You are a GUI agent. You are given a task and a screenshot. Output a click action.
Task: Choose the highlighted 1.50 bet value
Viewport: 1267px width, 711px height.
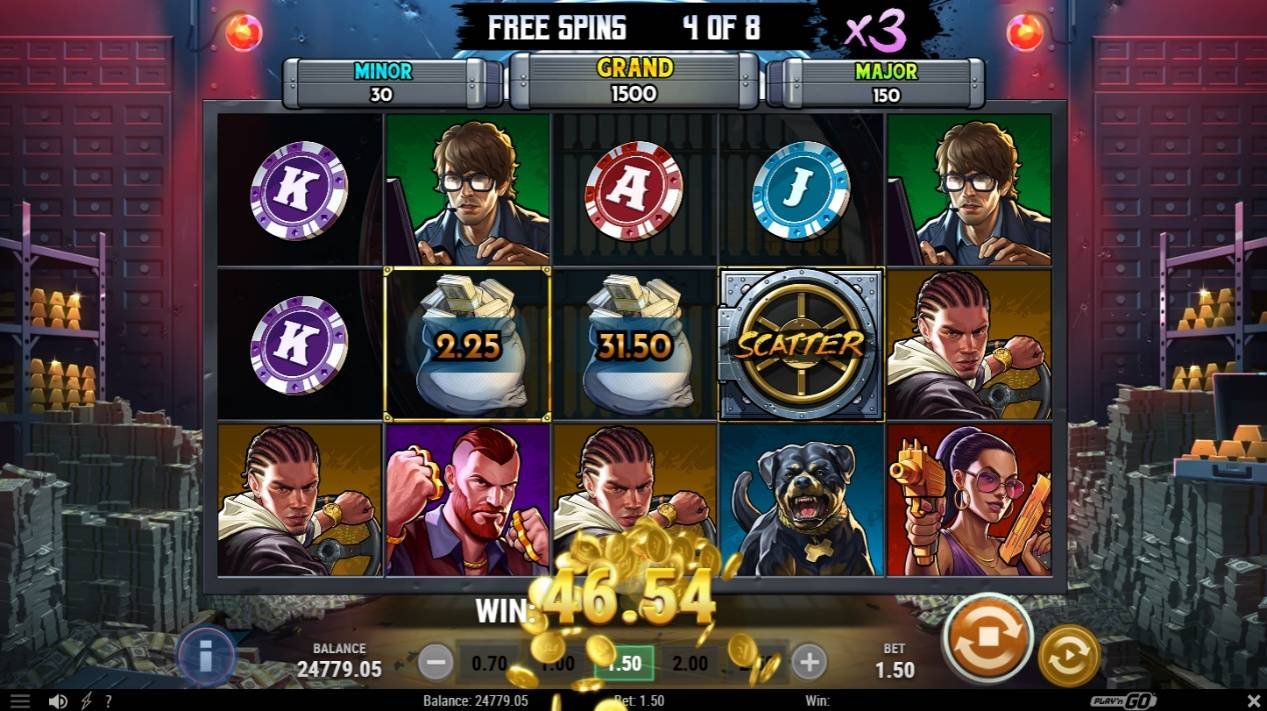click(624, 662)
